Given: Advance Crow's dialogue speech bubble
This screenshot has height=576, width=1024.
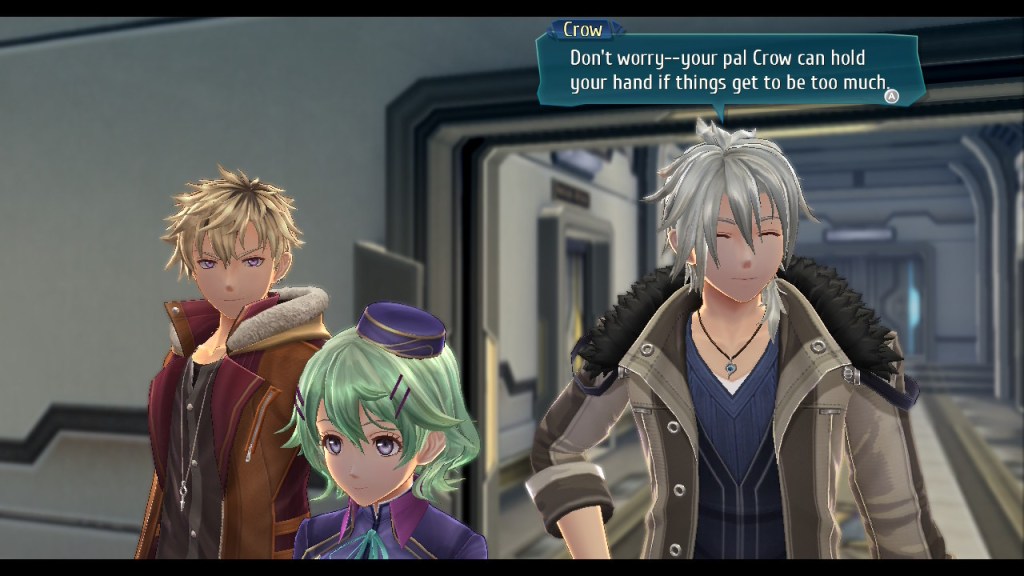Looking at the screenshot, I should coord(892,96).
